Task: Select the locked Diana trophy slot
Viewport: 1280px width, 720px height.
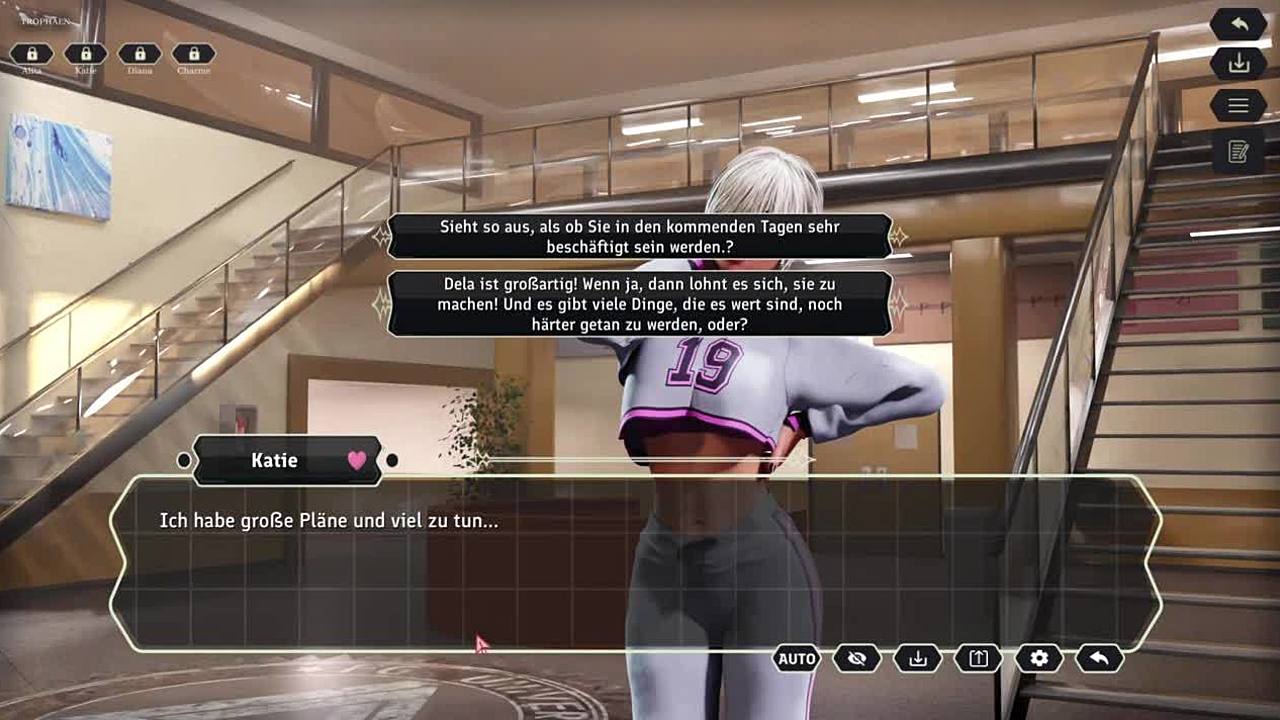Action: (x=140, y=54)
